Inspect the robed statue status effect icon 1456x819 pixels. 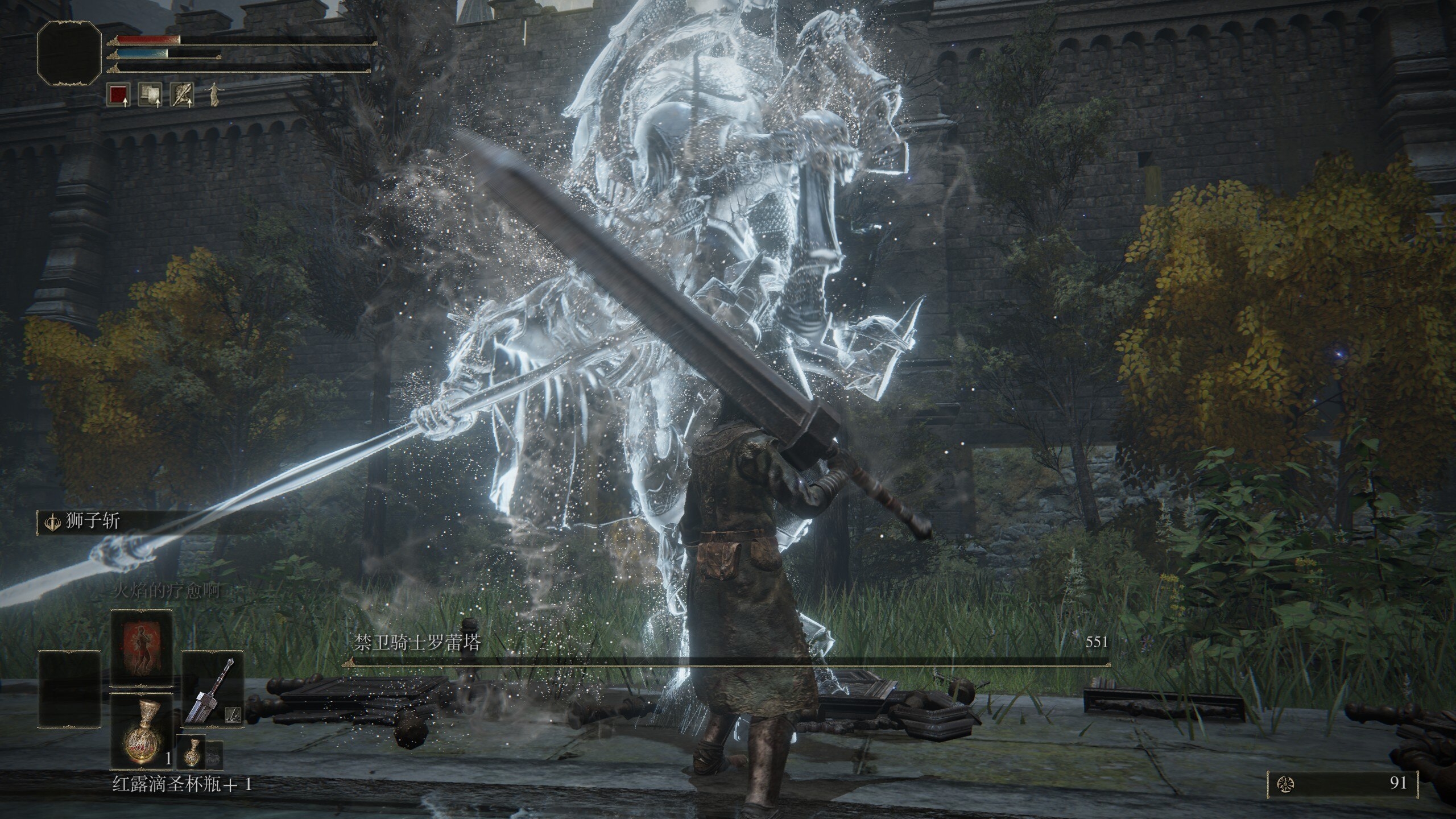(x=214, y=95)
